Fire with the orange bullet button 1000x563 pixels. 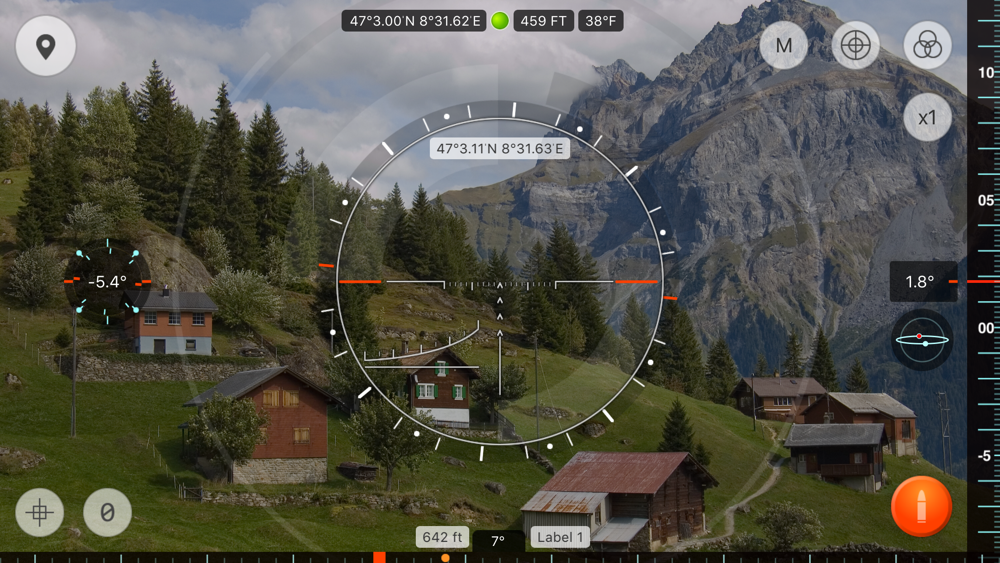pyautogui.click(x=921, y=507)
